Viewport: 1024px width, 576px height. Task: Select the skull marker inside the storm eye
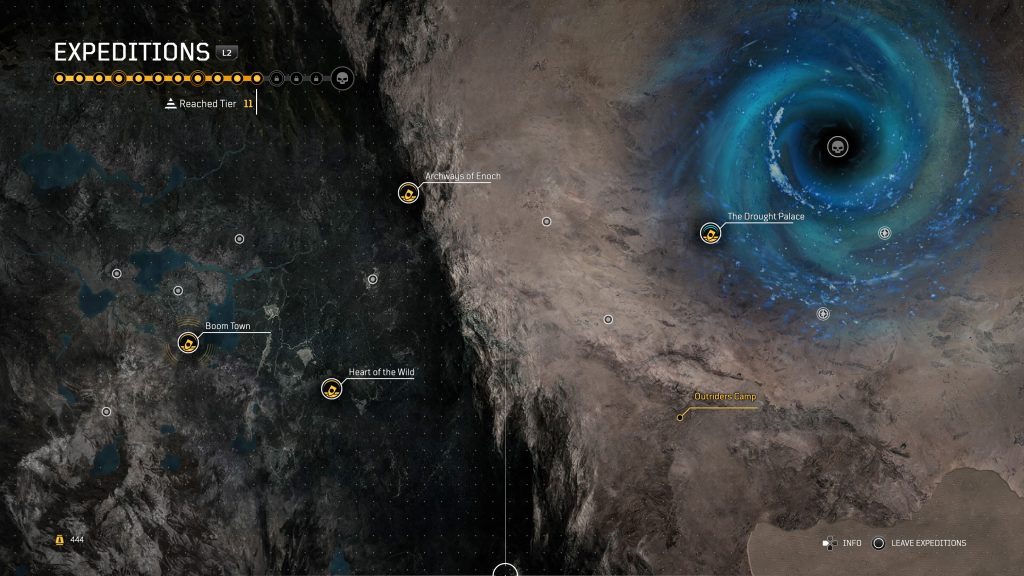[x=837, y=148]
